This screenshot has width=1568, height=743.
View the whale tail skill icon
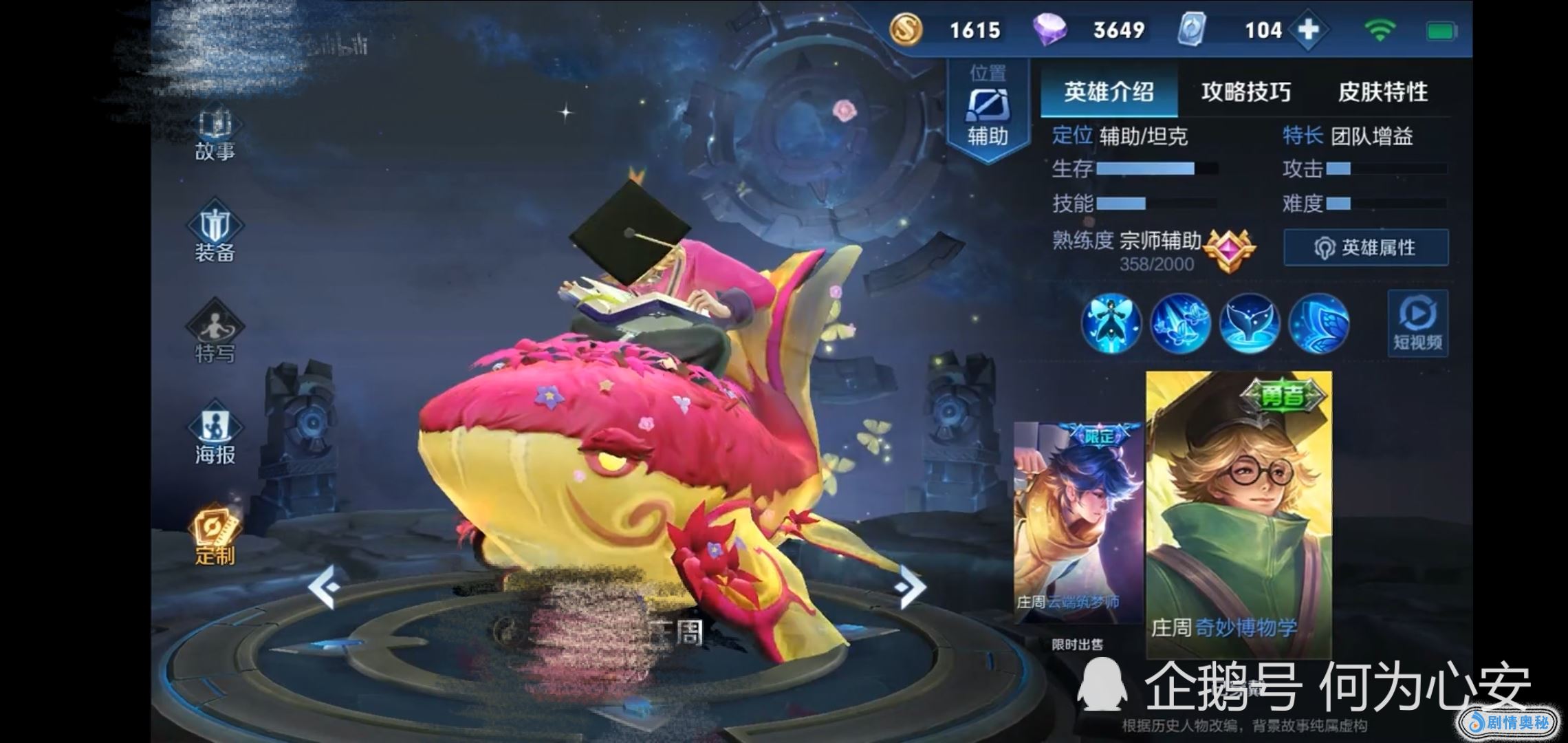[x=1250, y=323]
